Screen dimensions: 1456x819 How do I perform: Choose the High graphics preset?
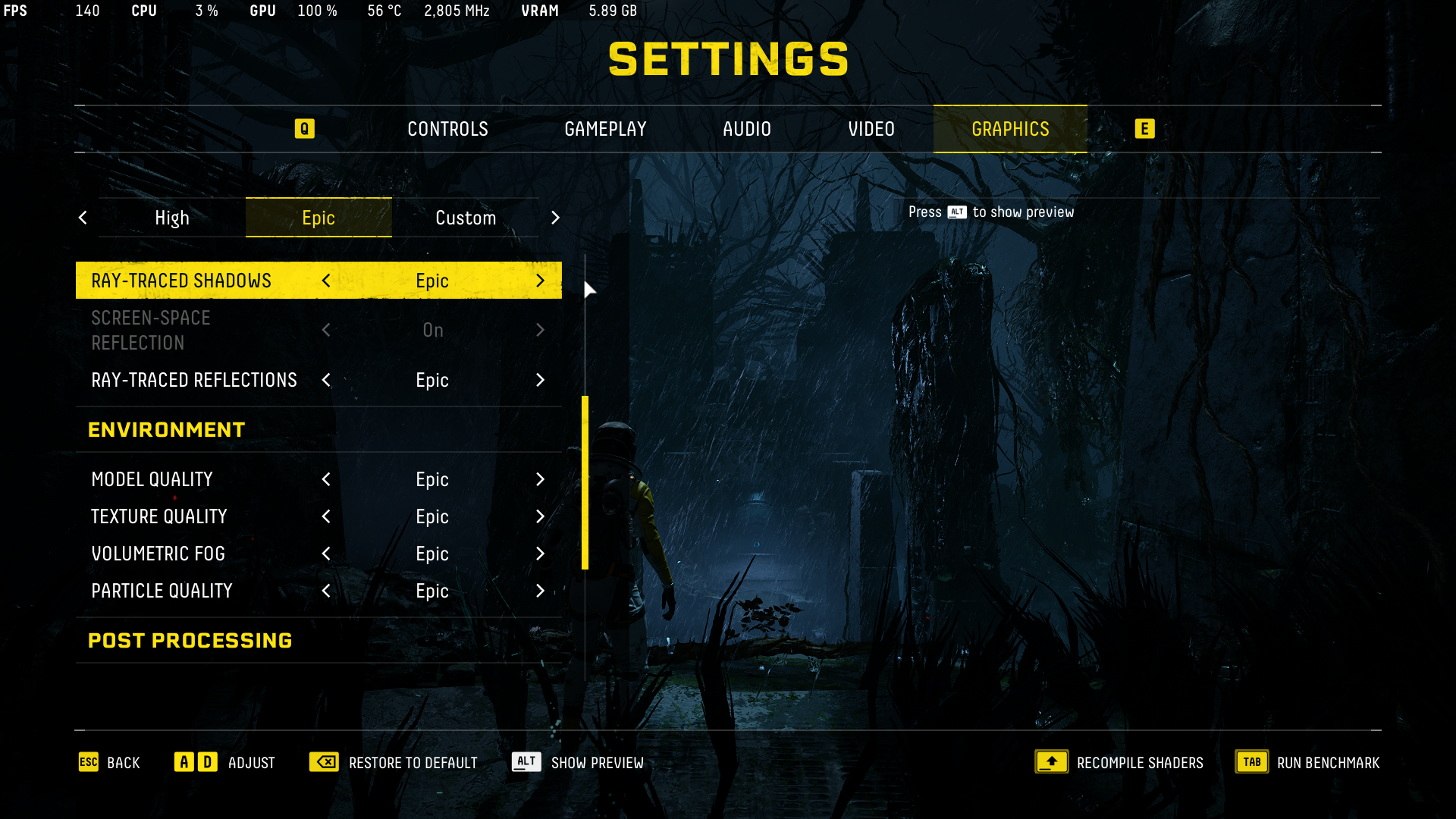[172, 218]
